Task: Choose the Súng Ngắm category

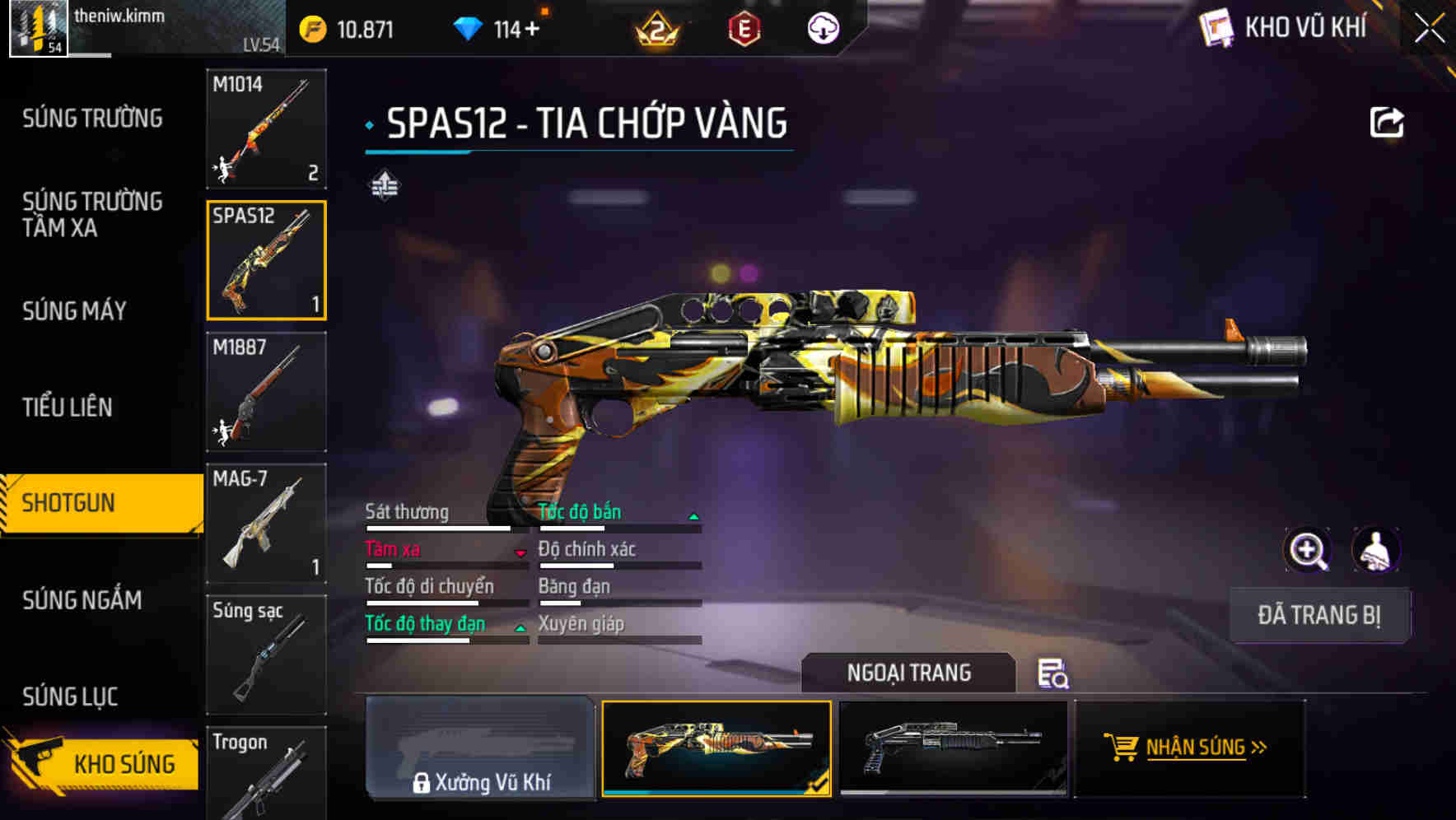Action: click(x=82, y=600)
